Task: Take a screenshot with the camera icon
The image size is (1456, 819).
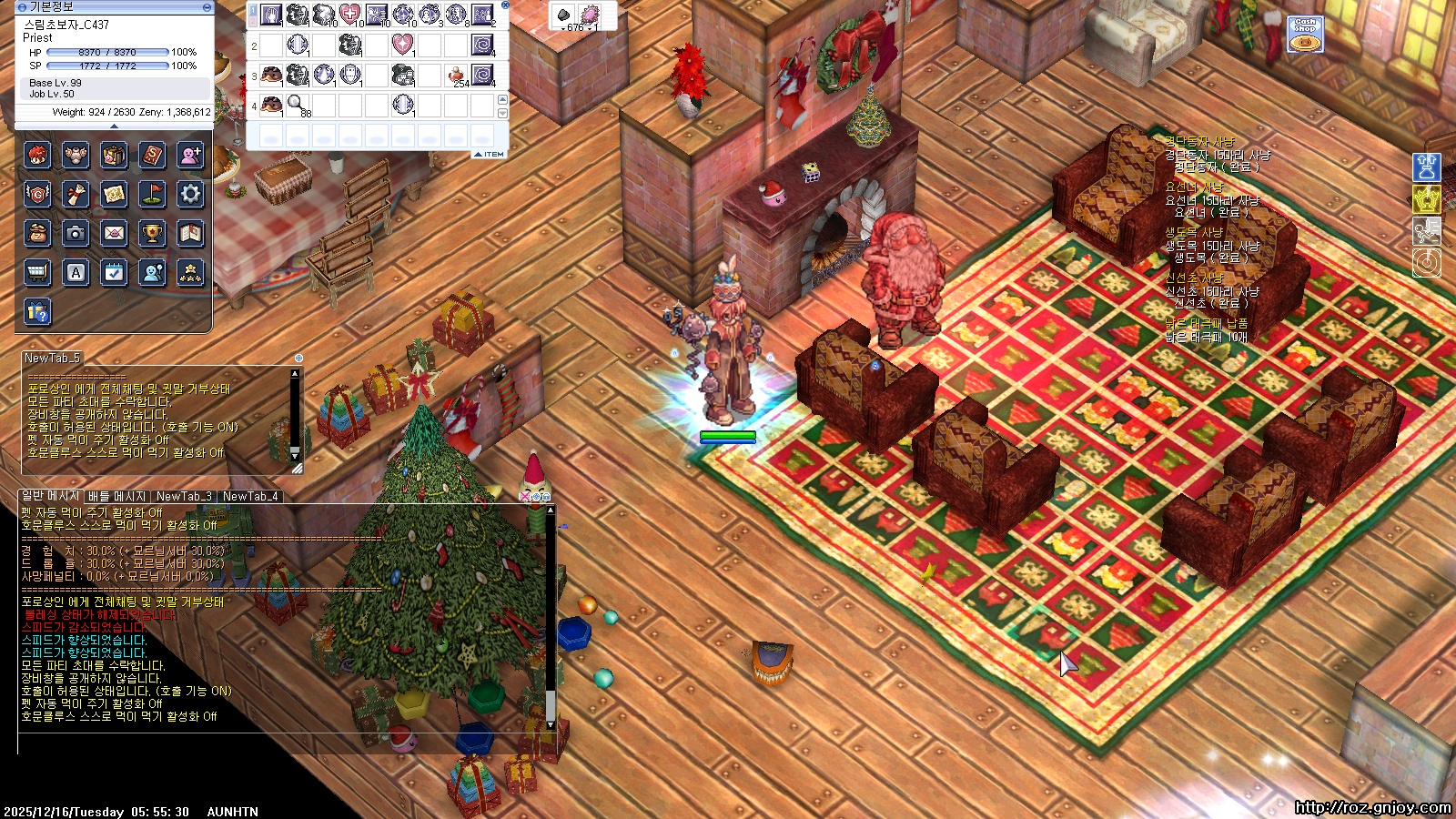Action: [x=76, y=233]
